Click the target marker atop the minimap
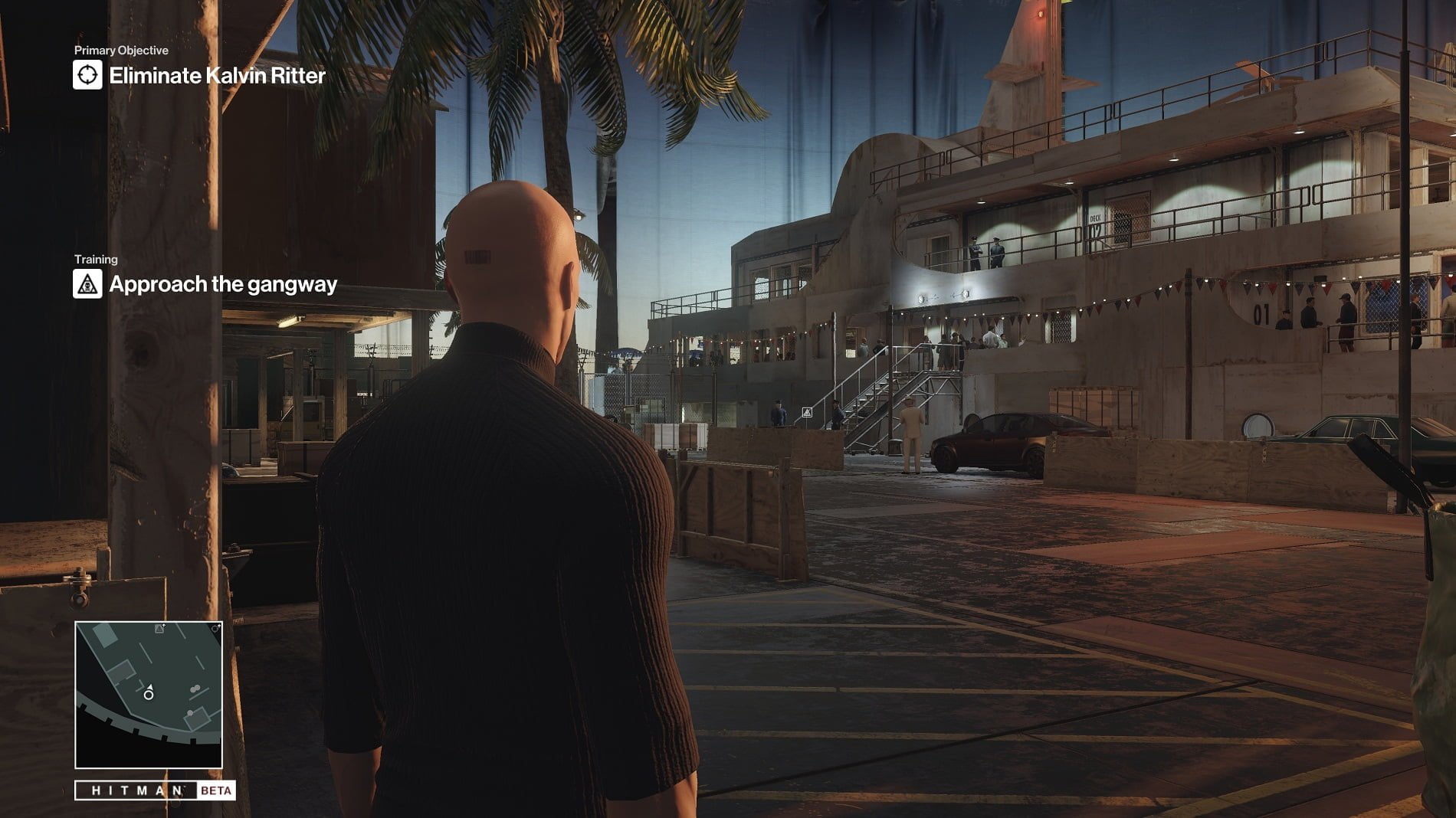The width and height of the screenshot is (1456, 818). (215, 630)
